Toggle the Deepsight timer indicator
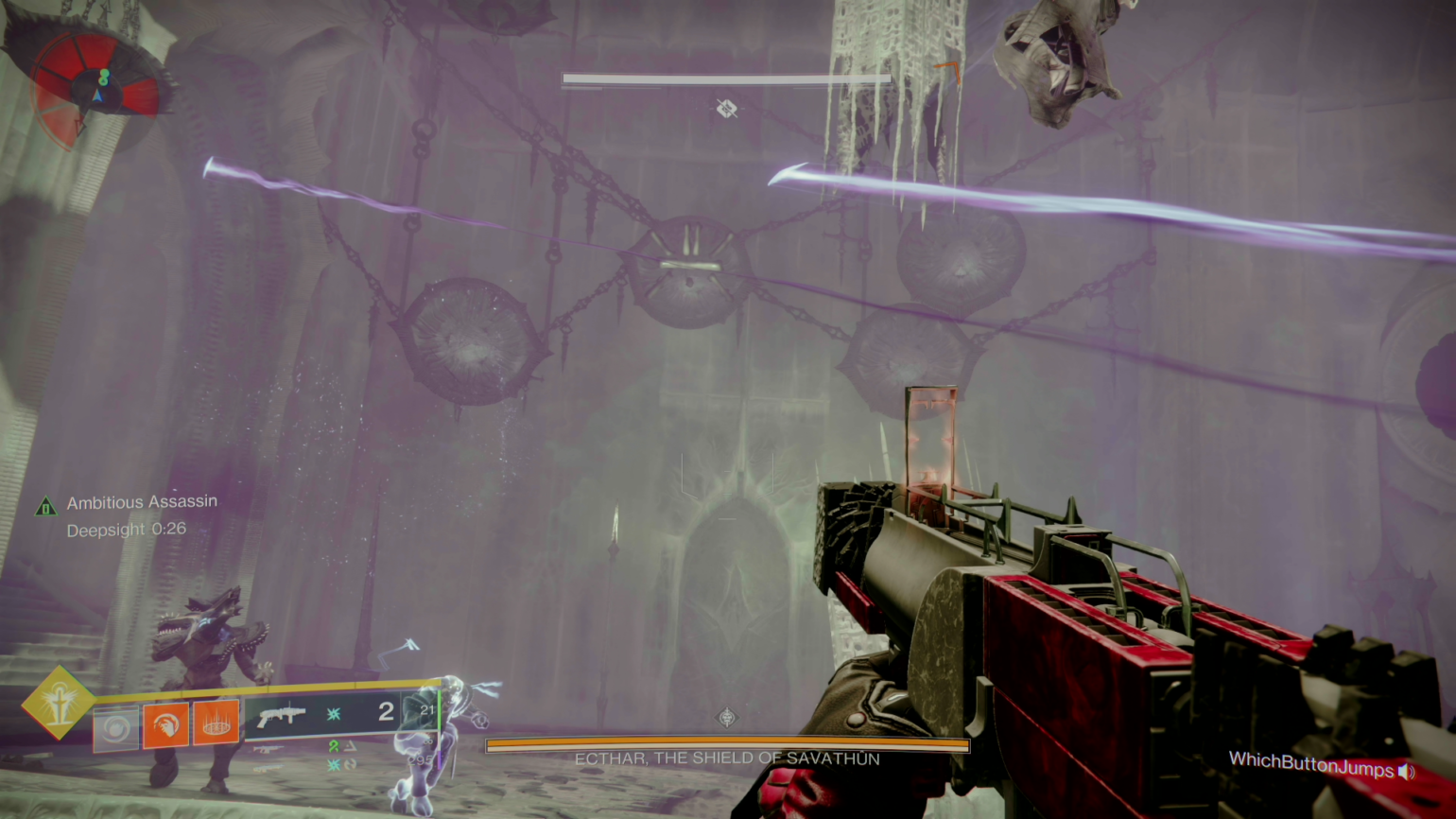This screenshot has height=819, width=1456. [x=127, y=530]
